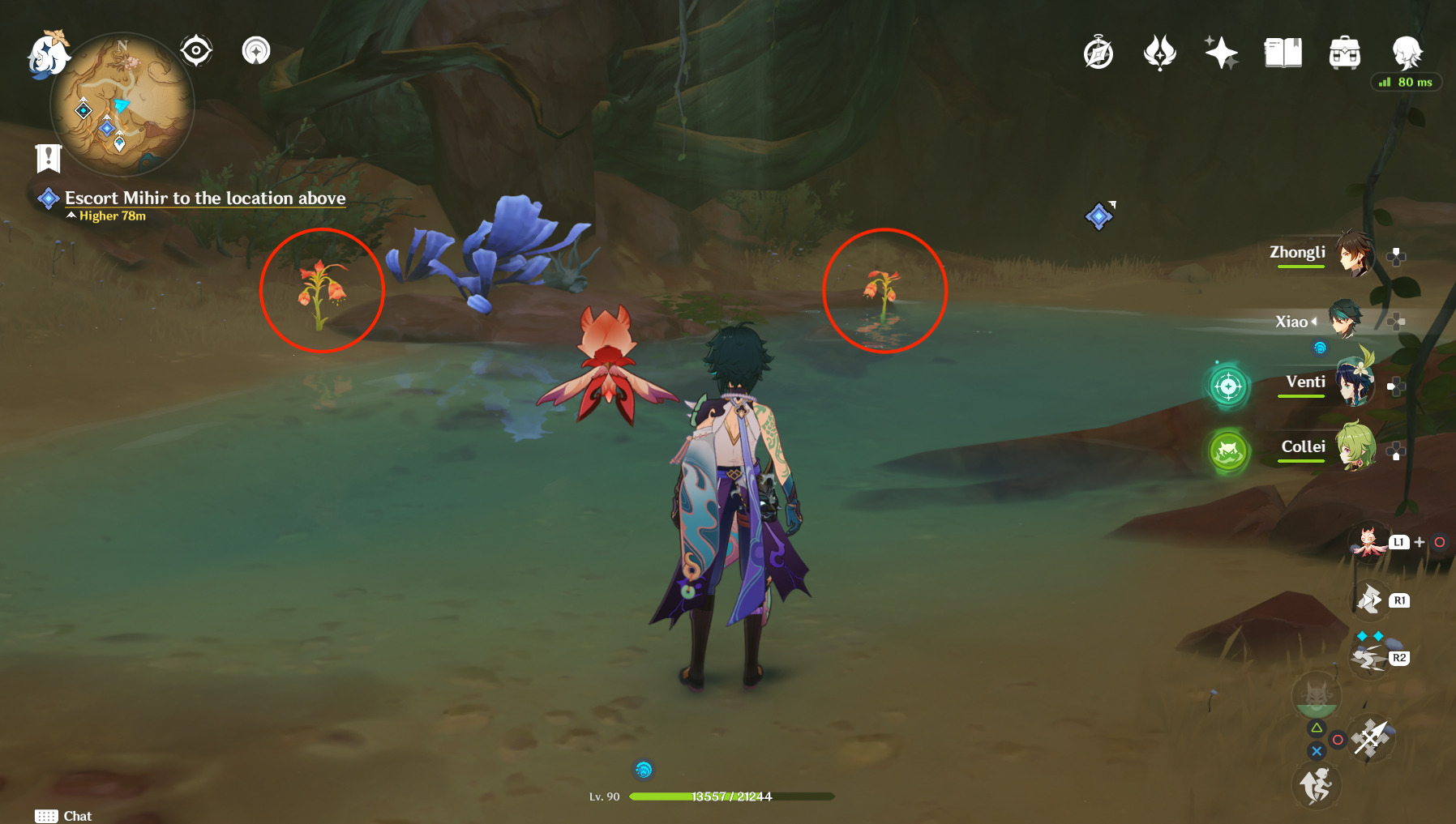The height and width of the screenshot is (824, 1456).
Task: Click the character HP bar
Action: pos(728,796)
